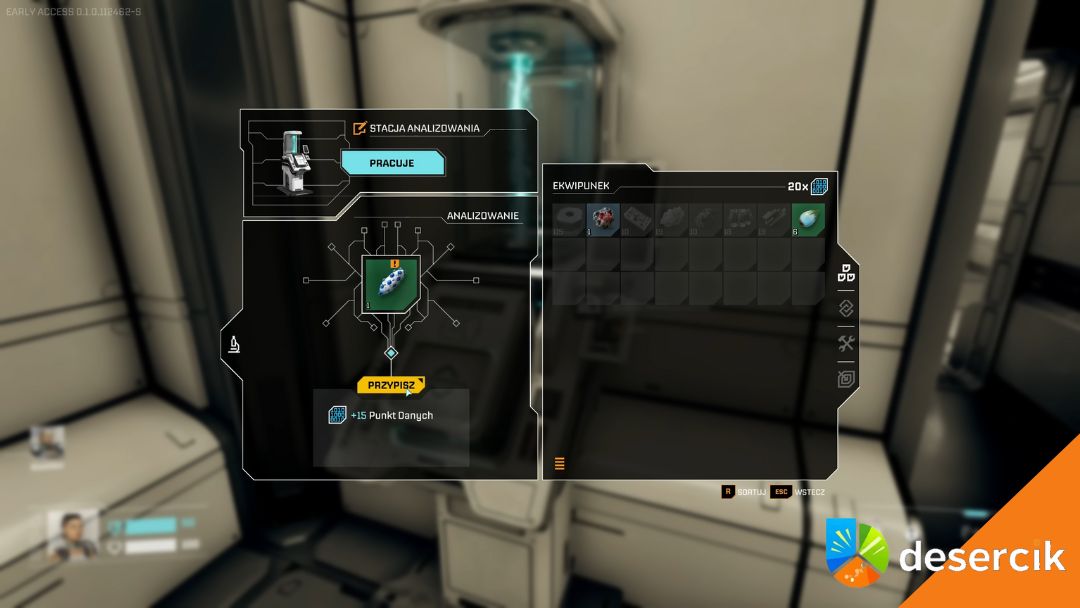Choose the green-highlighted blue egg item

pos(808,220)
